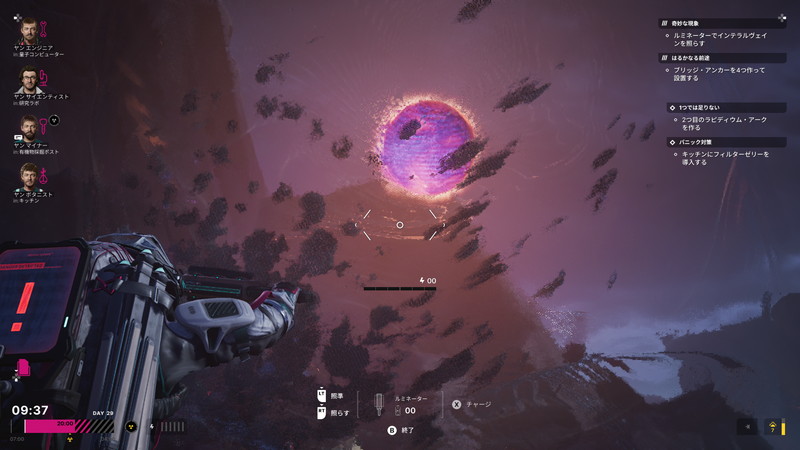Open the 奇妙な現象 objective header
This screenshot has height=450, width=800.
pos(695,23)
